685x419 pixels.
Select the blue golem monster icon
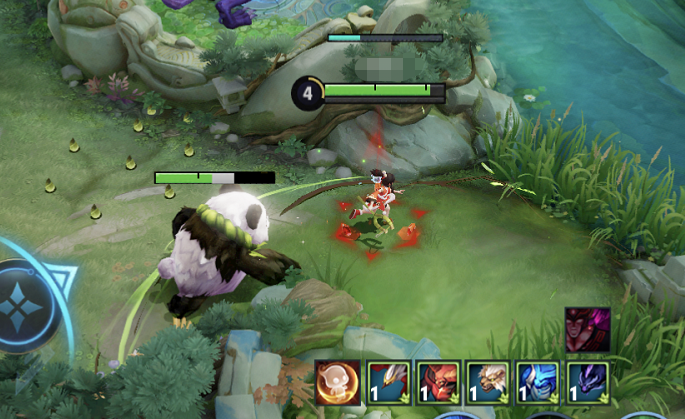pos(537,381)
